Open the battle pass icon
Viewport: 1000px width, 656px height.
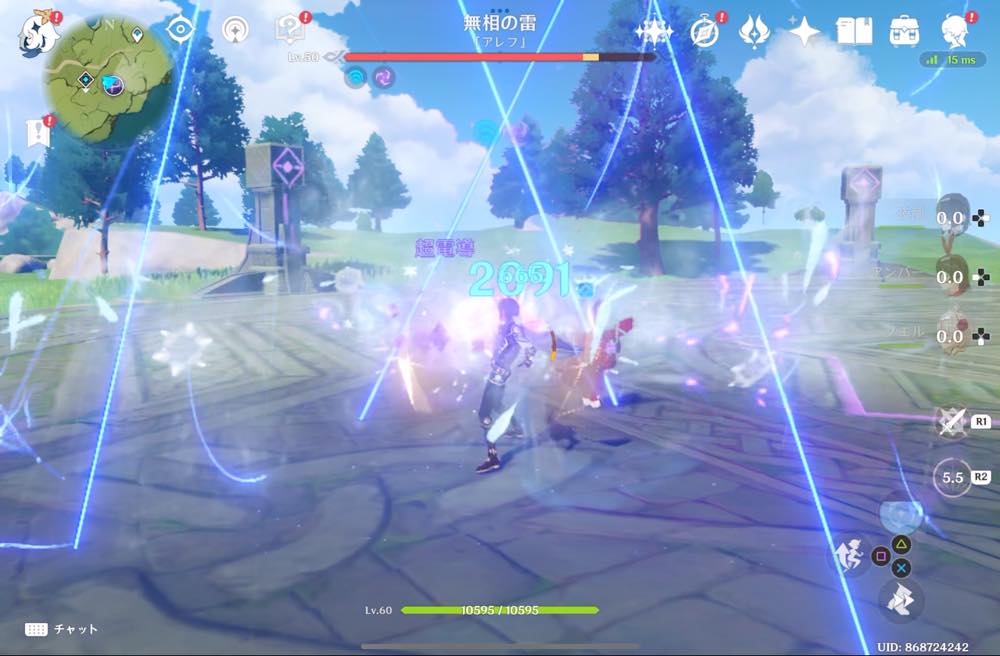coord(753,32)
